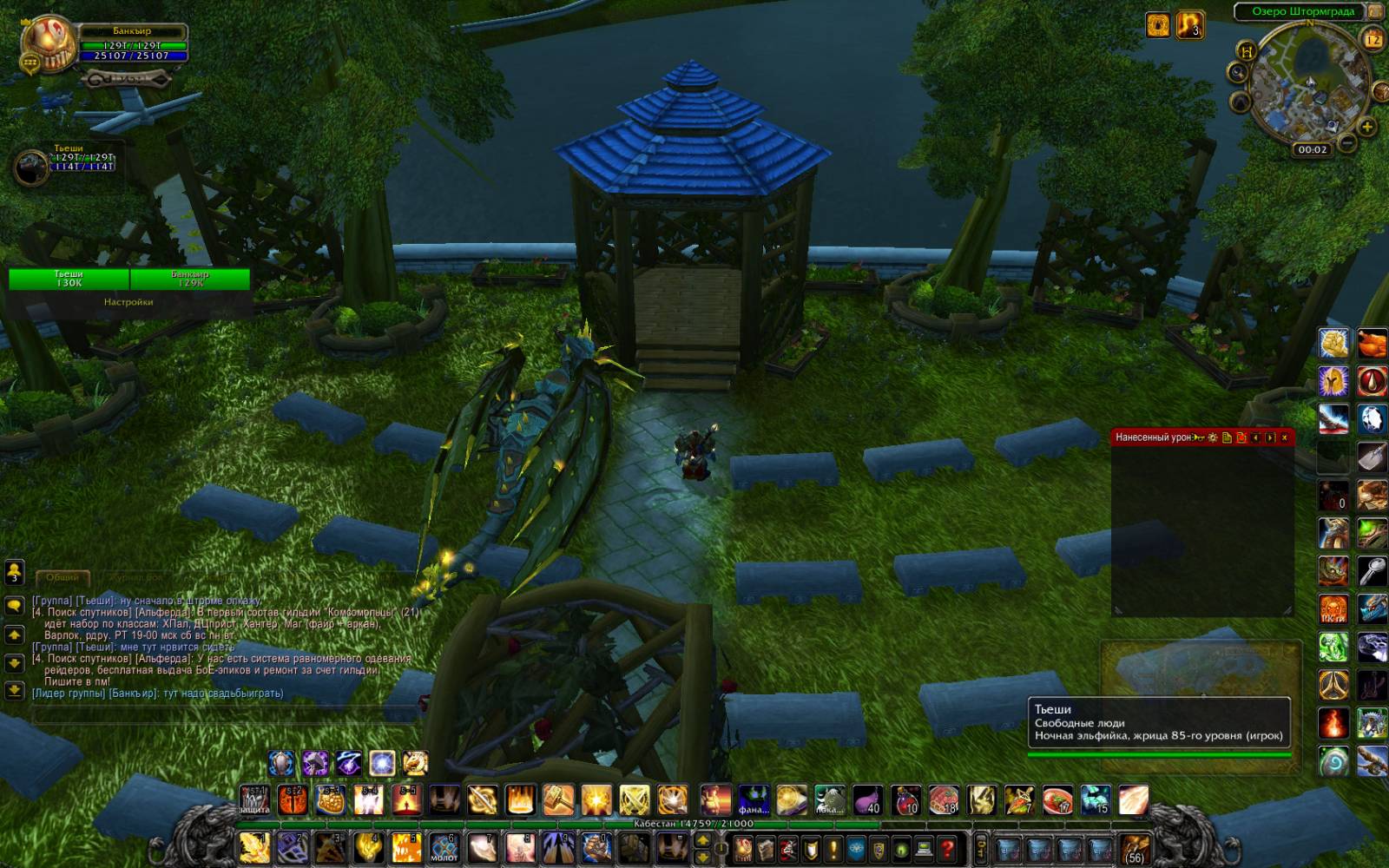Screen dimensions: 1389x868
Task: Activate the hammer ability labeled молот
Action: pos(444,848)
